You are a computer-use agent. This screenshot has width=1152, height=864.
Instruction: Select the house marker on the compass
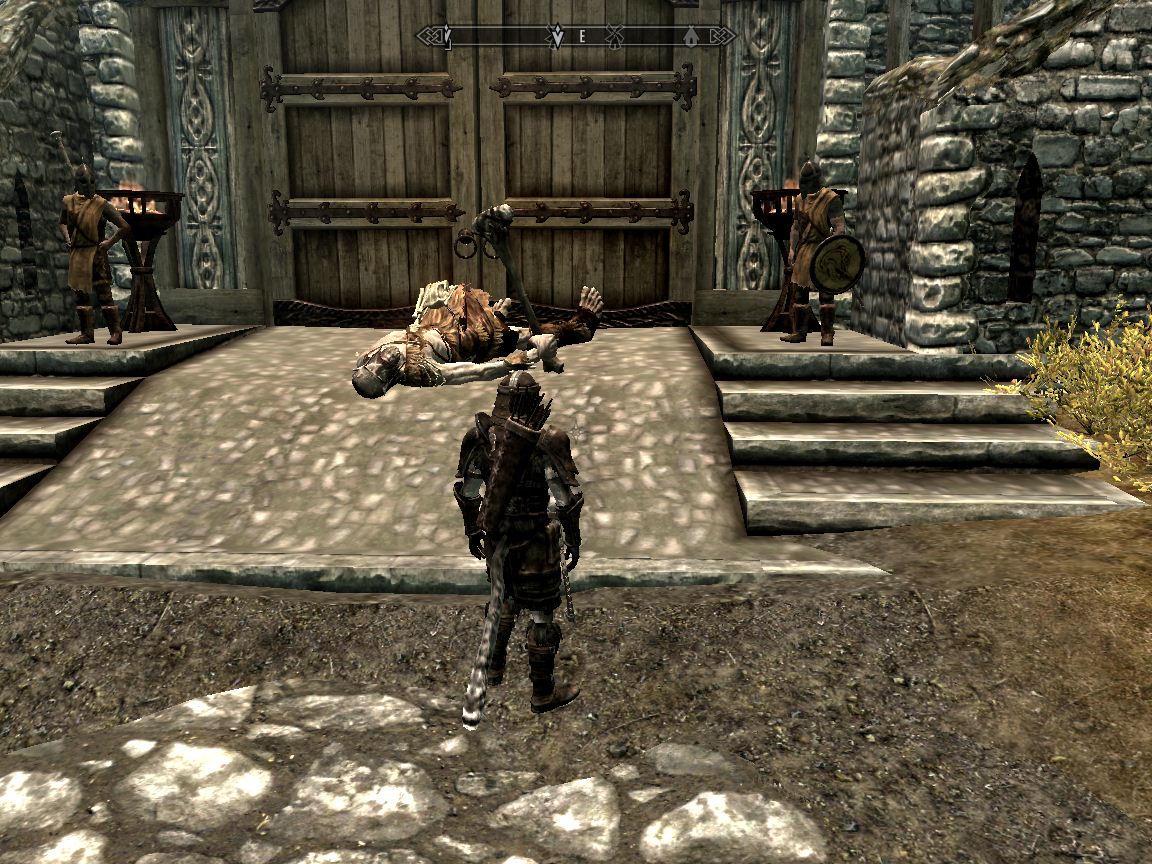[x=690, y=37]
